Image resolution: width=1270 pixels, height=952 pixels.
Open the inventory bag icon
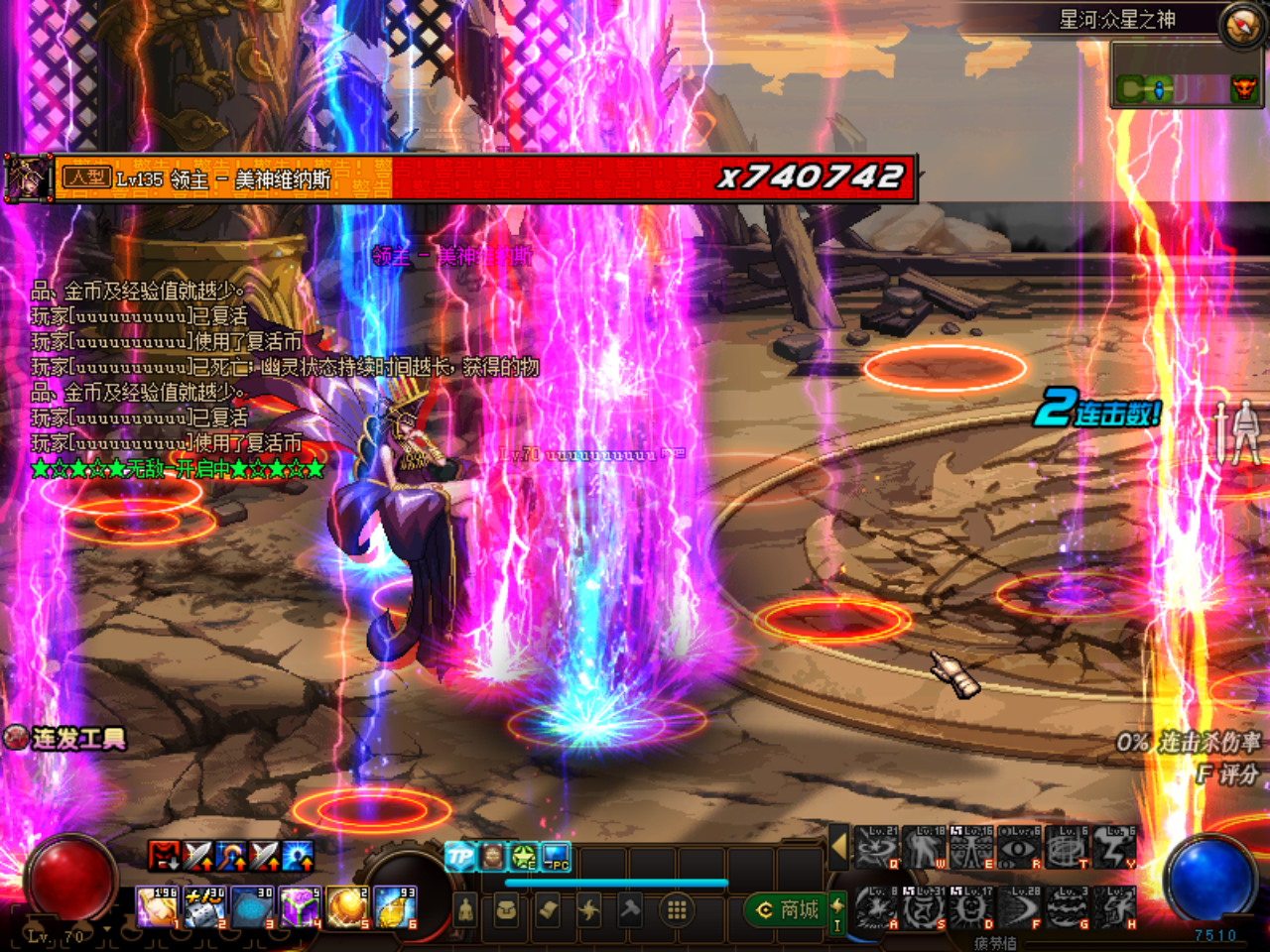click(x=506, y=909)
